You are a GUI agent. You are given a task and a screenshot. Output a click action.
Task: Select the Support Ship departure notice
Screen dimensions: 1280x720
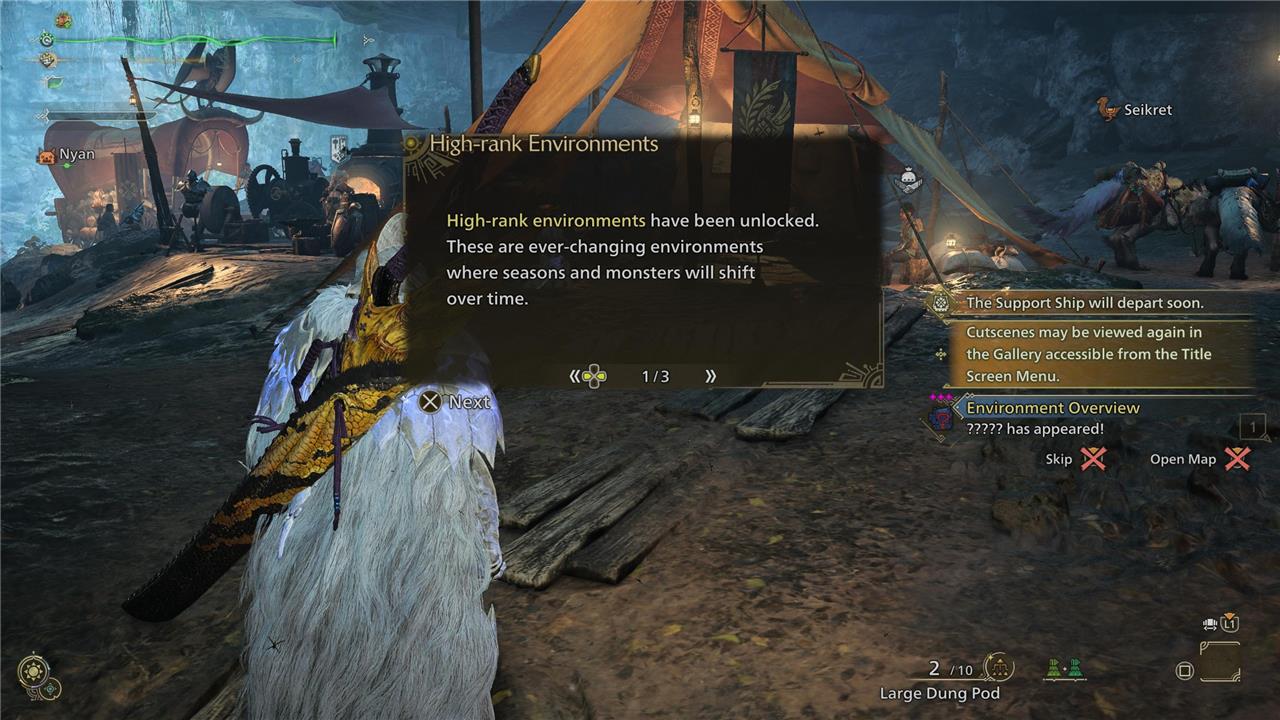click(x=1084, y=303)
